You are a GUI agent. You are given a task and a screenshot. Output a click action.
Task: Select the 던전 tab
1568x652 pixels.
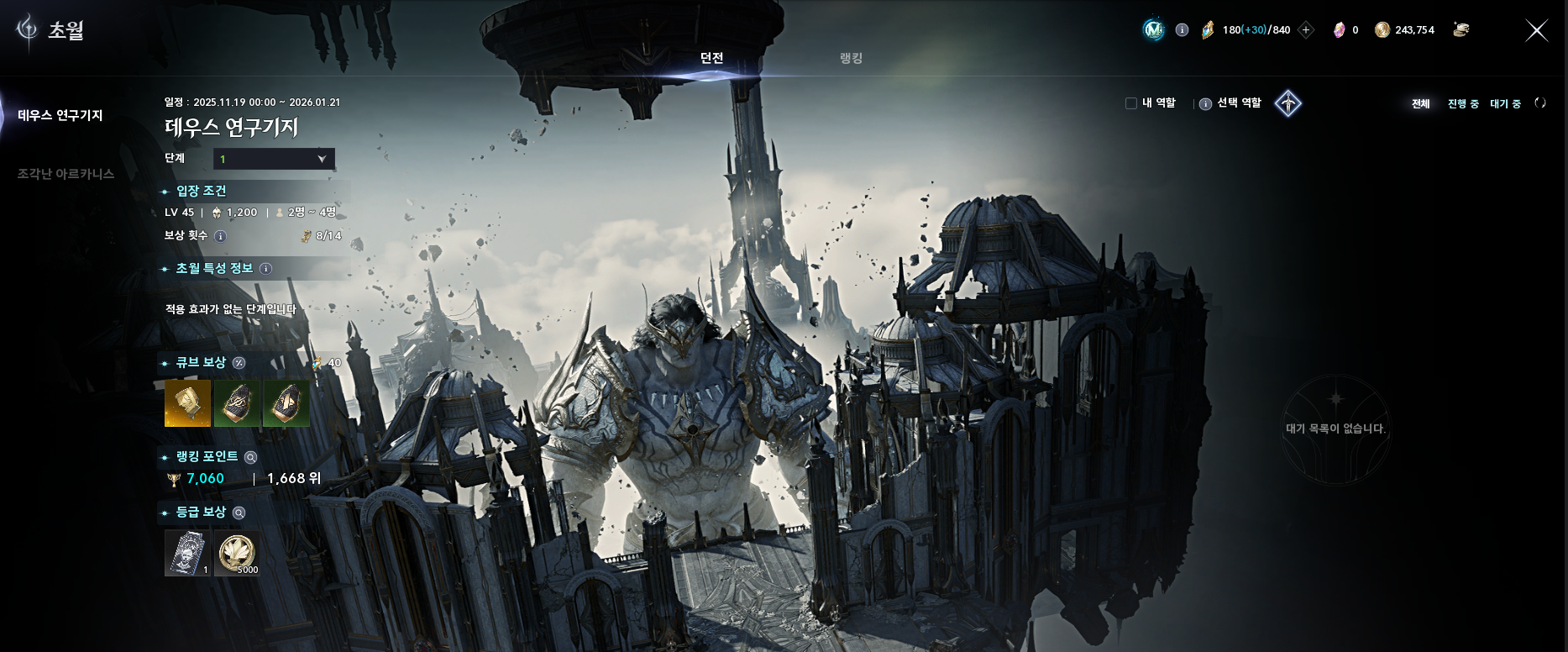(711, 58)
